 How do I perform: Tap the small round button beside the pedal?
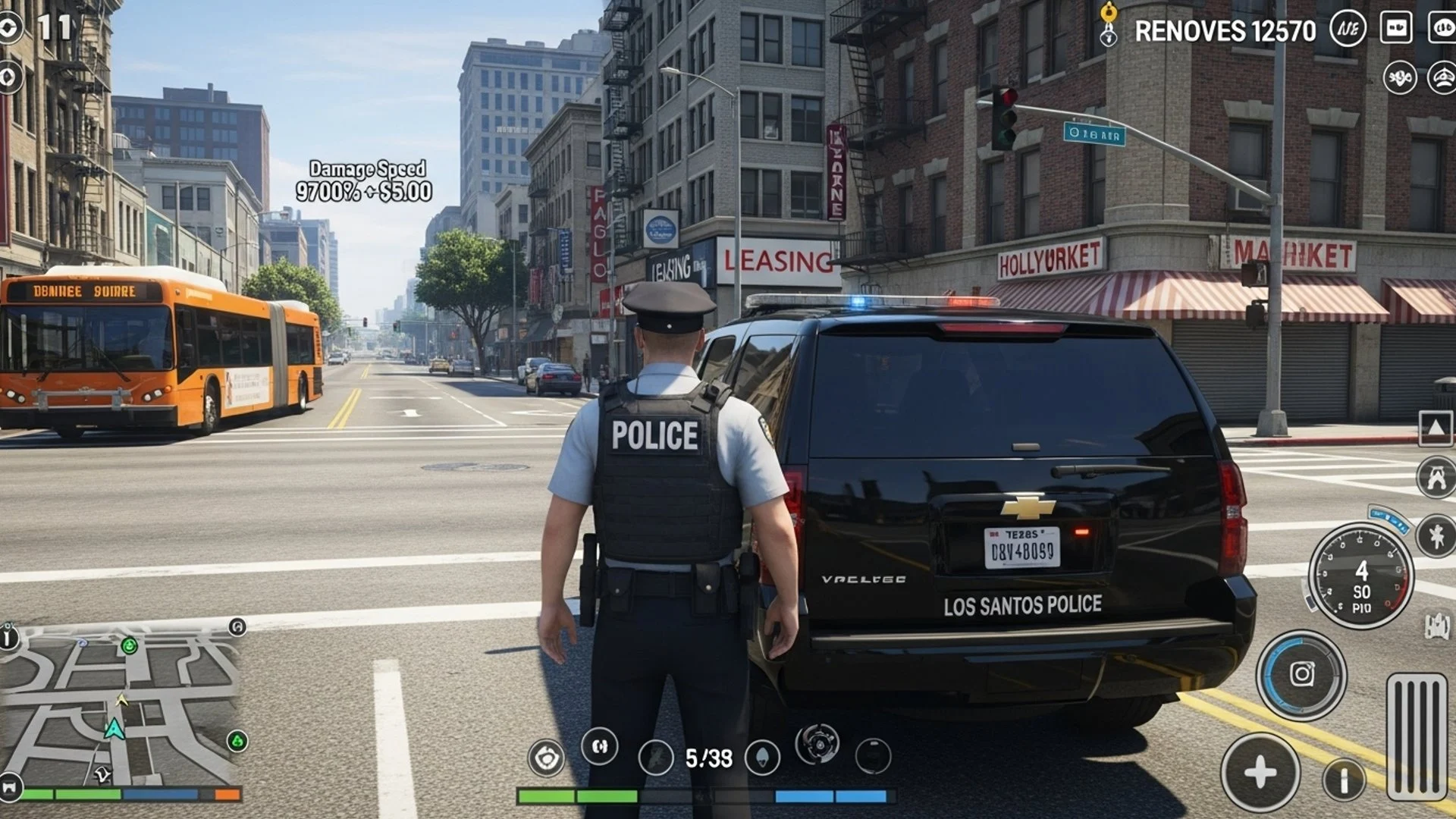(1344, 779)
